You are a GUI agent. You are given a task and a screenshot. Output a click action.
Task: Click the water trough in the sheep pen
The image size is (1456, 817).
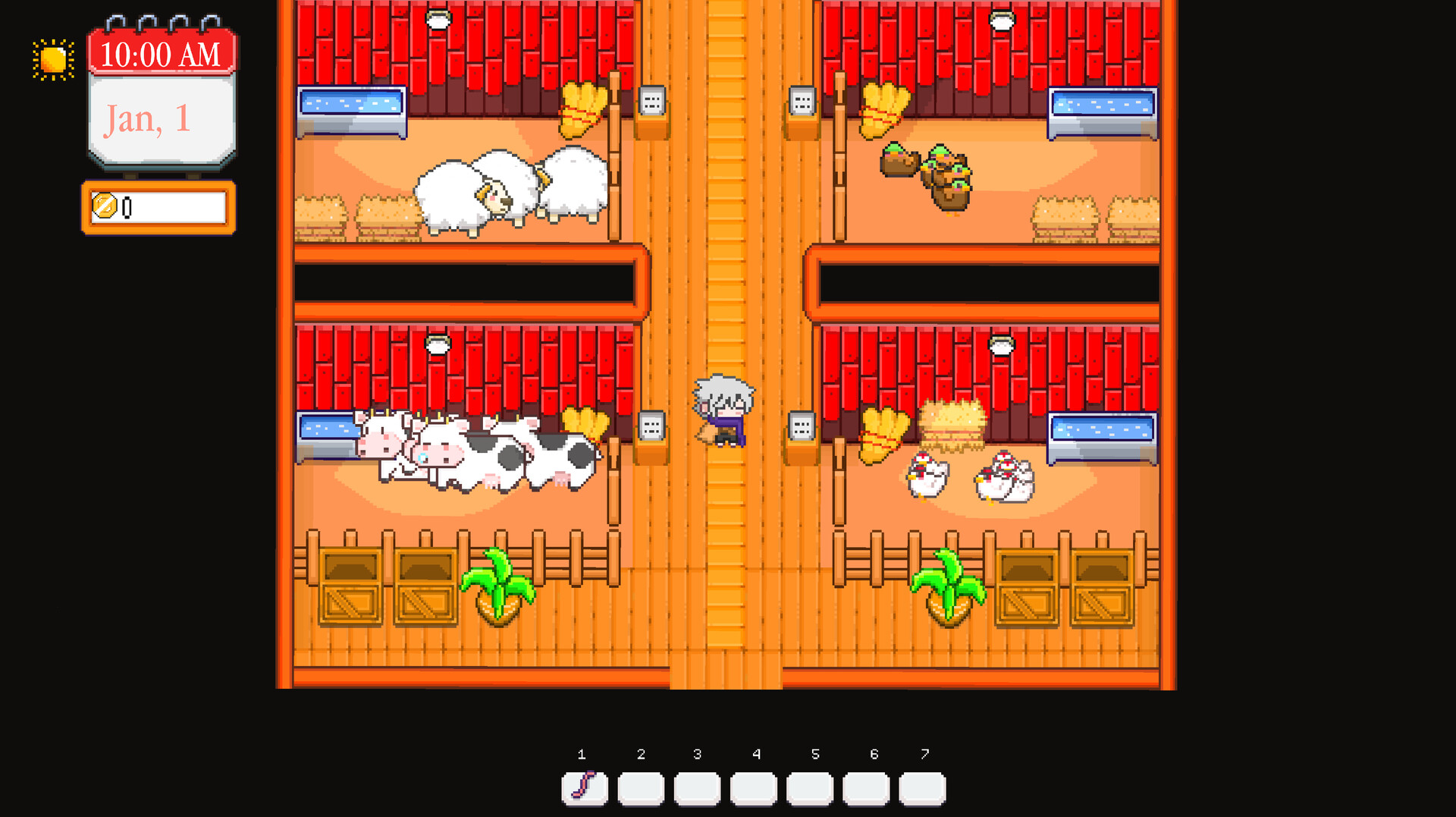pyautogui.click(x=353, y=112)
